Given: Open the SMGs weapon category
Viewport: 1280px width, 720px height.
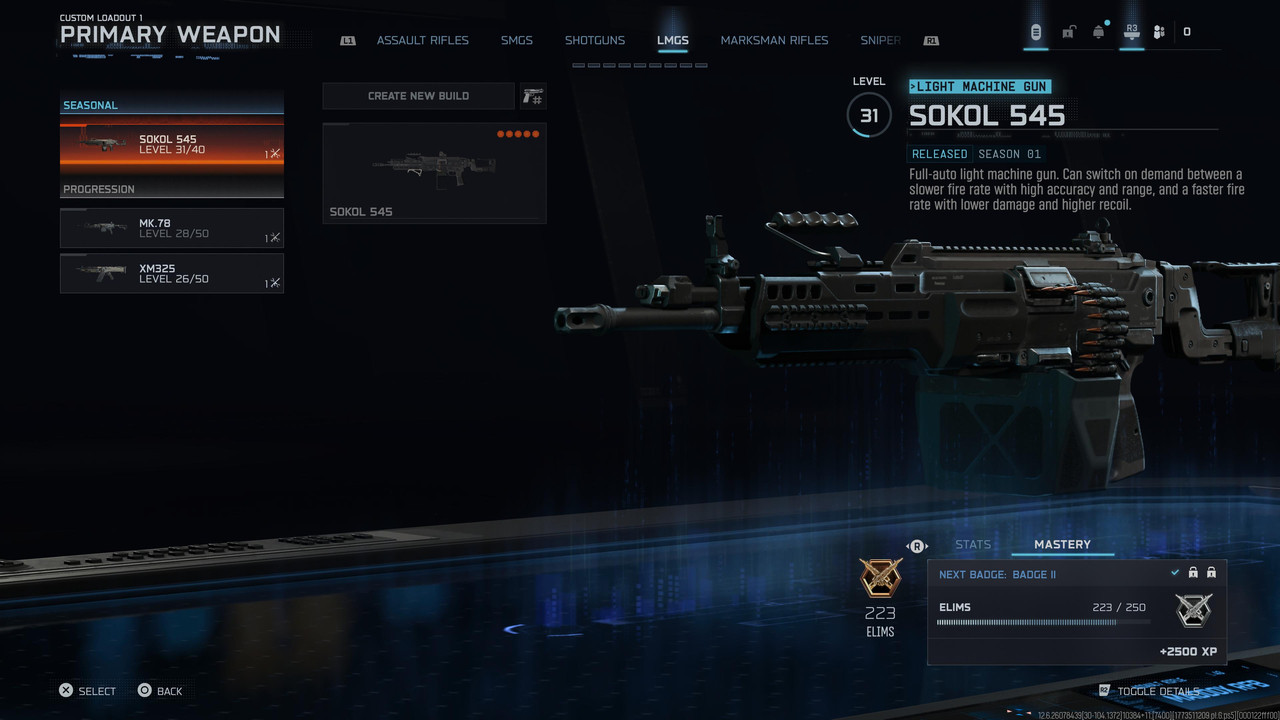Looking at the screenshot, I should point(516,41).
